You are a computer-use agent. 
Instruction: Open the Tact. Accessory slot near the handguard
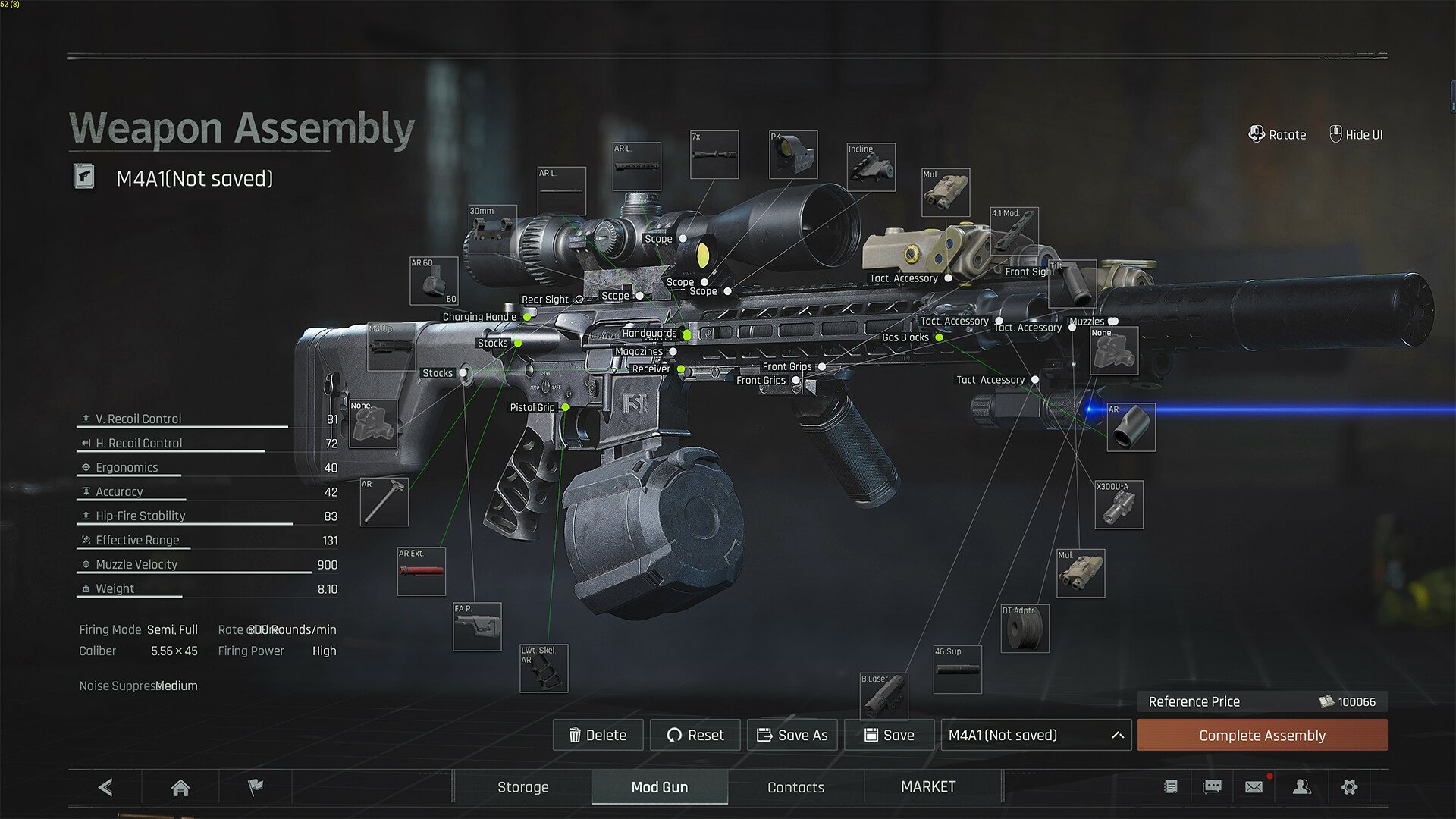954,321
